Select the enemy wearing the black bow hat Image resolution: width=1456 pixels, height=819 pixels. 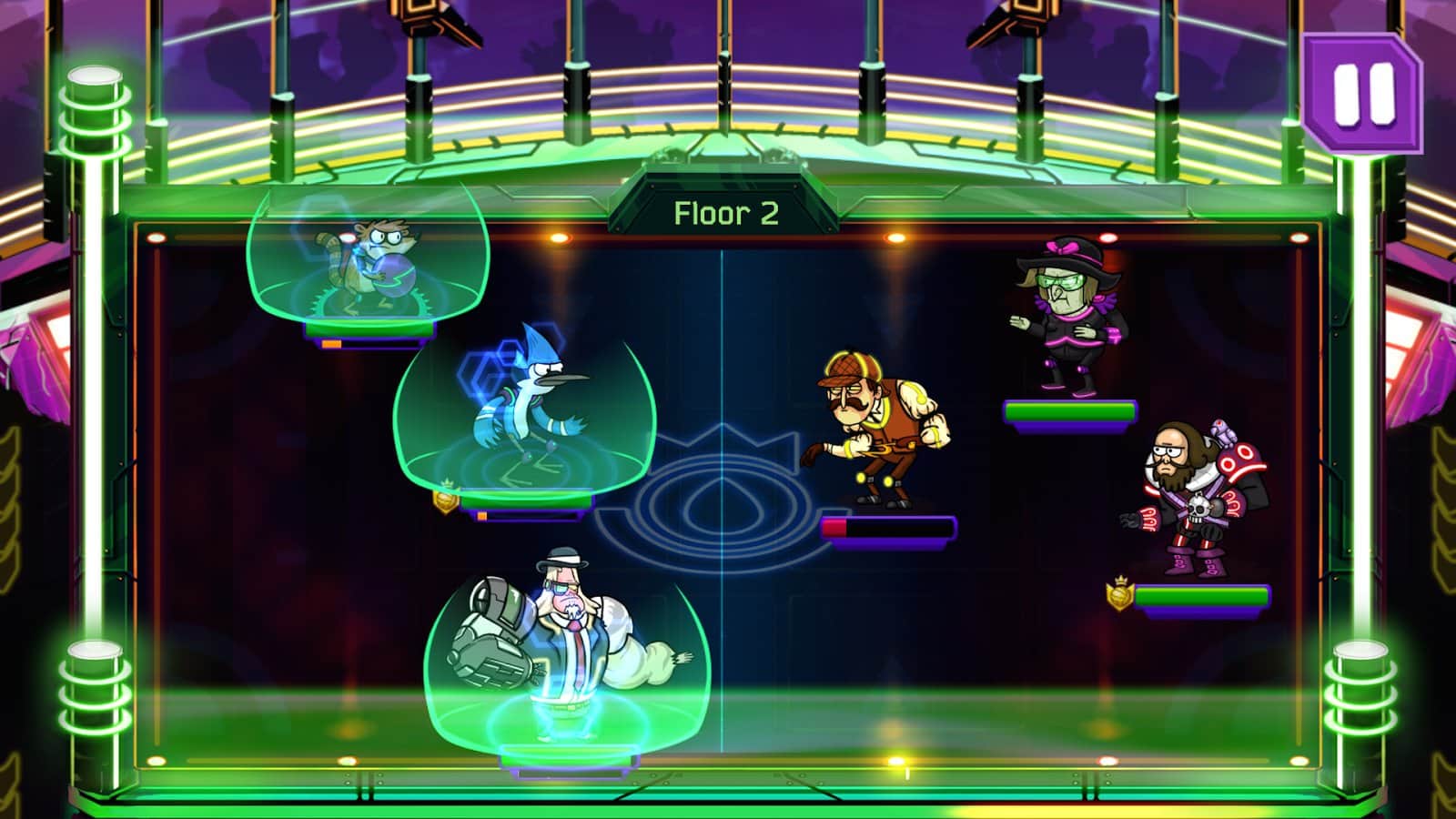point(1065,318)
